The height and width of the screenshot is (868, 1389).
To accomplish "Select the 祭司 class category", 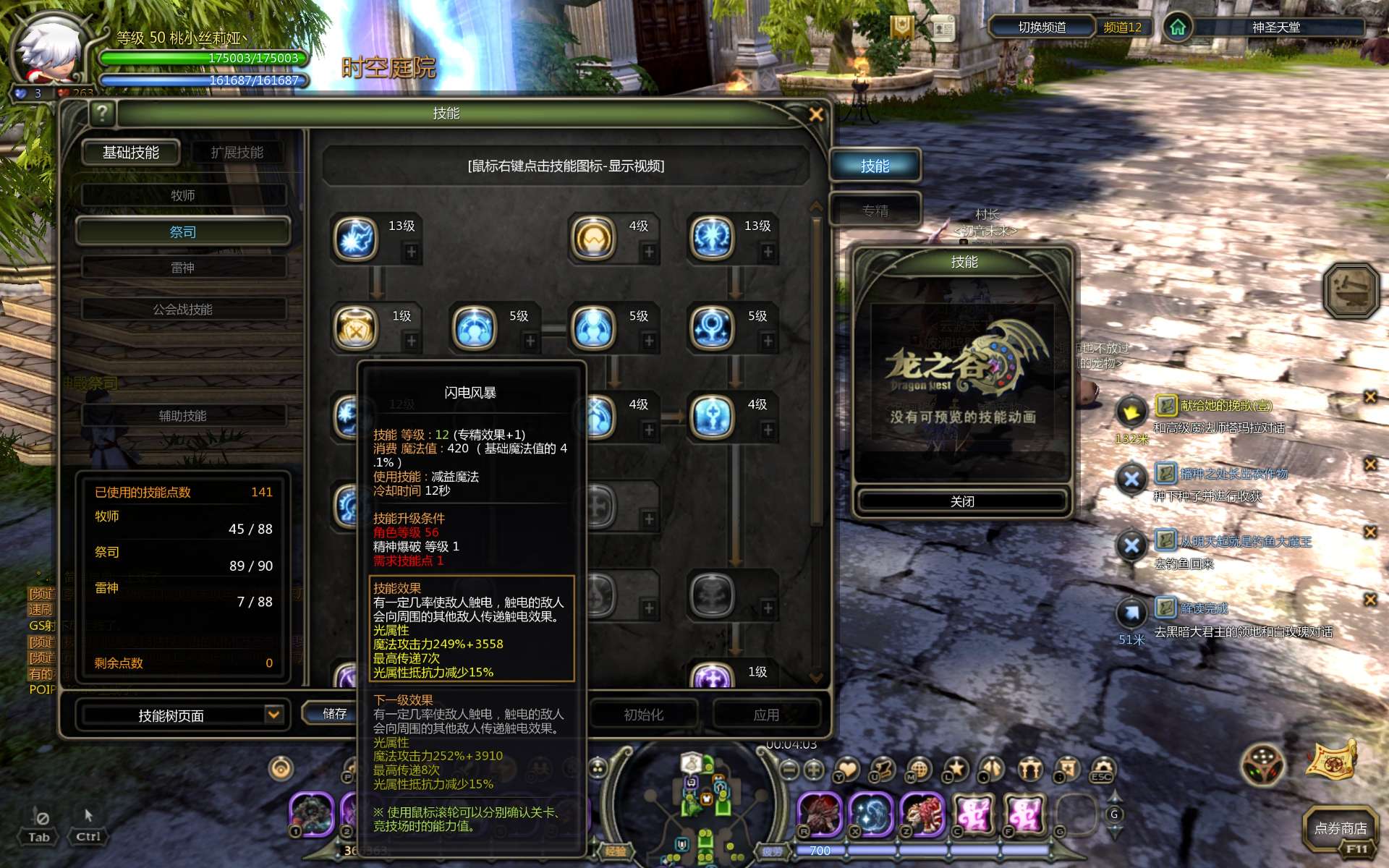I will (x=183, y=232).
